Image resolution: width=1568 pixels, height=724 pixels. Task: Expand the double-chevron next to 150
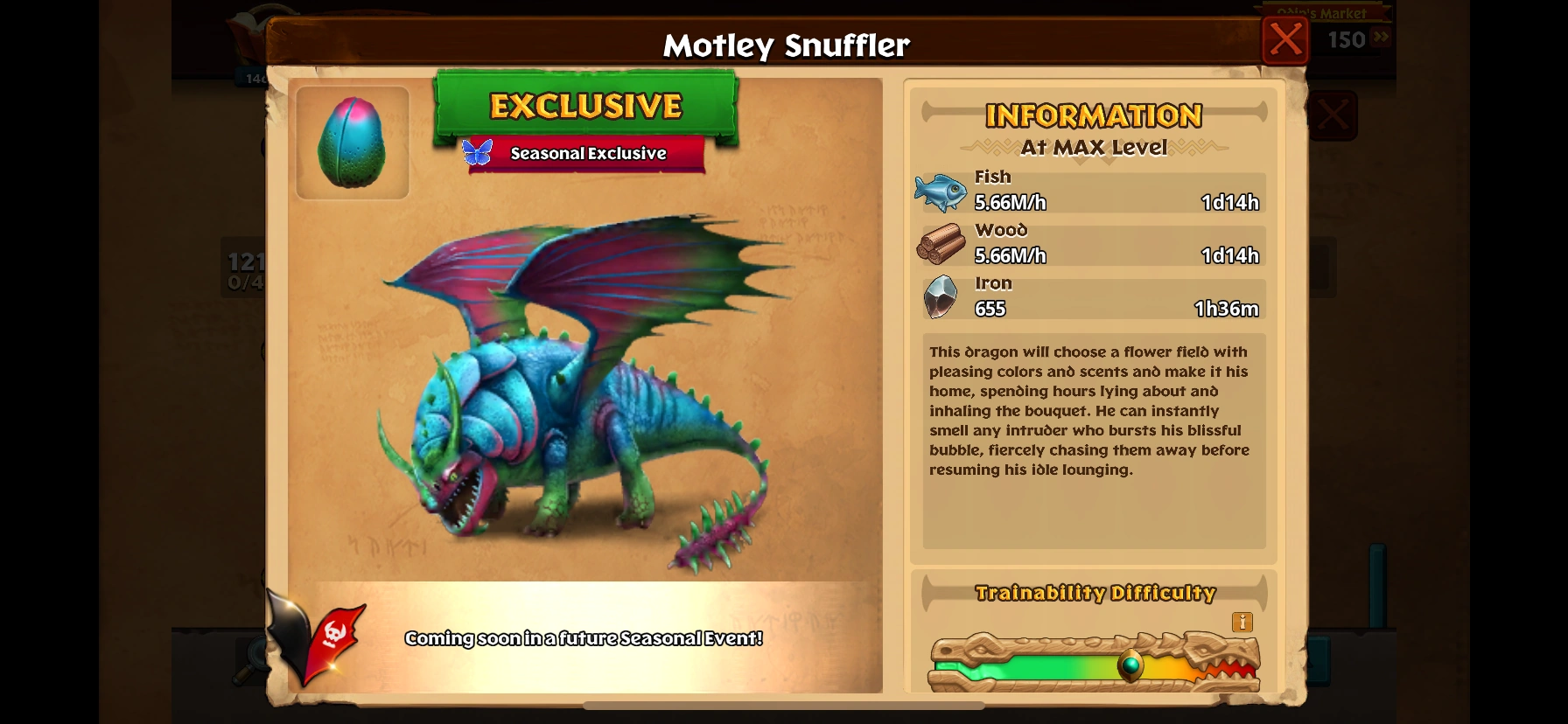click(x=1379, y=37)
